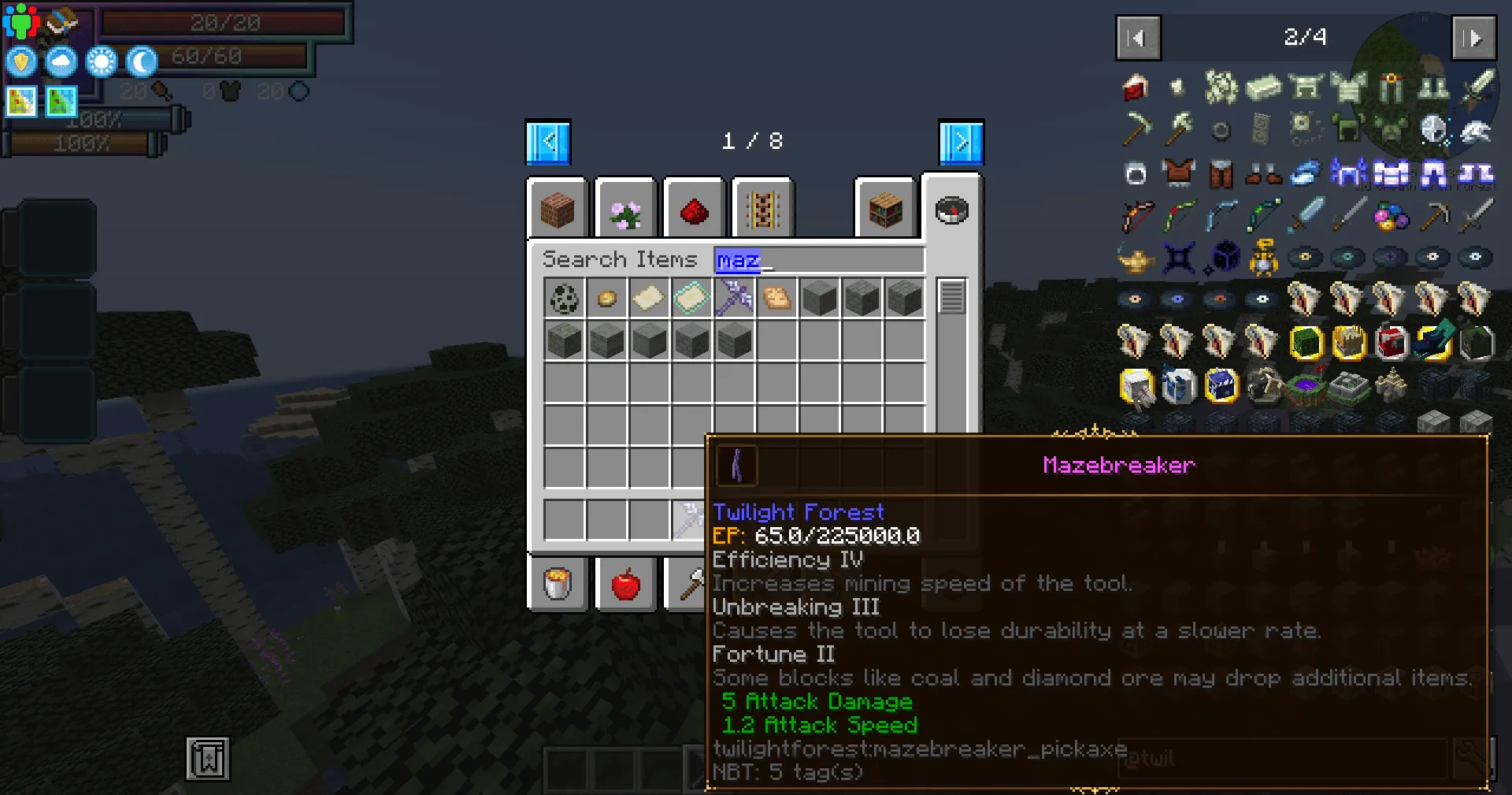The width and height of the screenshot is (1512, 795).
Task: Open the minimap map icon
Action: coord(20,101)
